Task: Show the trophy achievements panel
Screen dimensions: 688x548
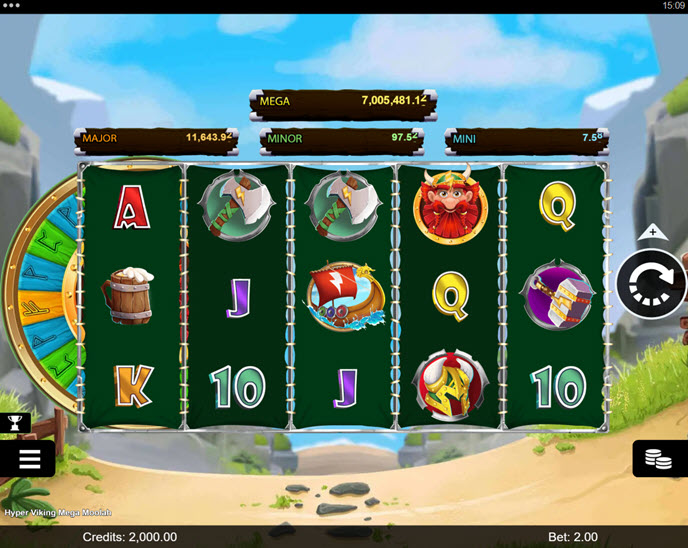Action: click(15, 423)
